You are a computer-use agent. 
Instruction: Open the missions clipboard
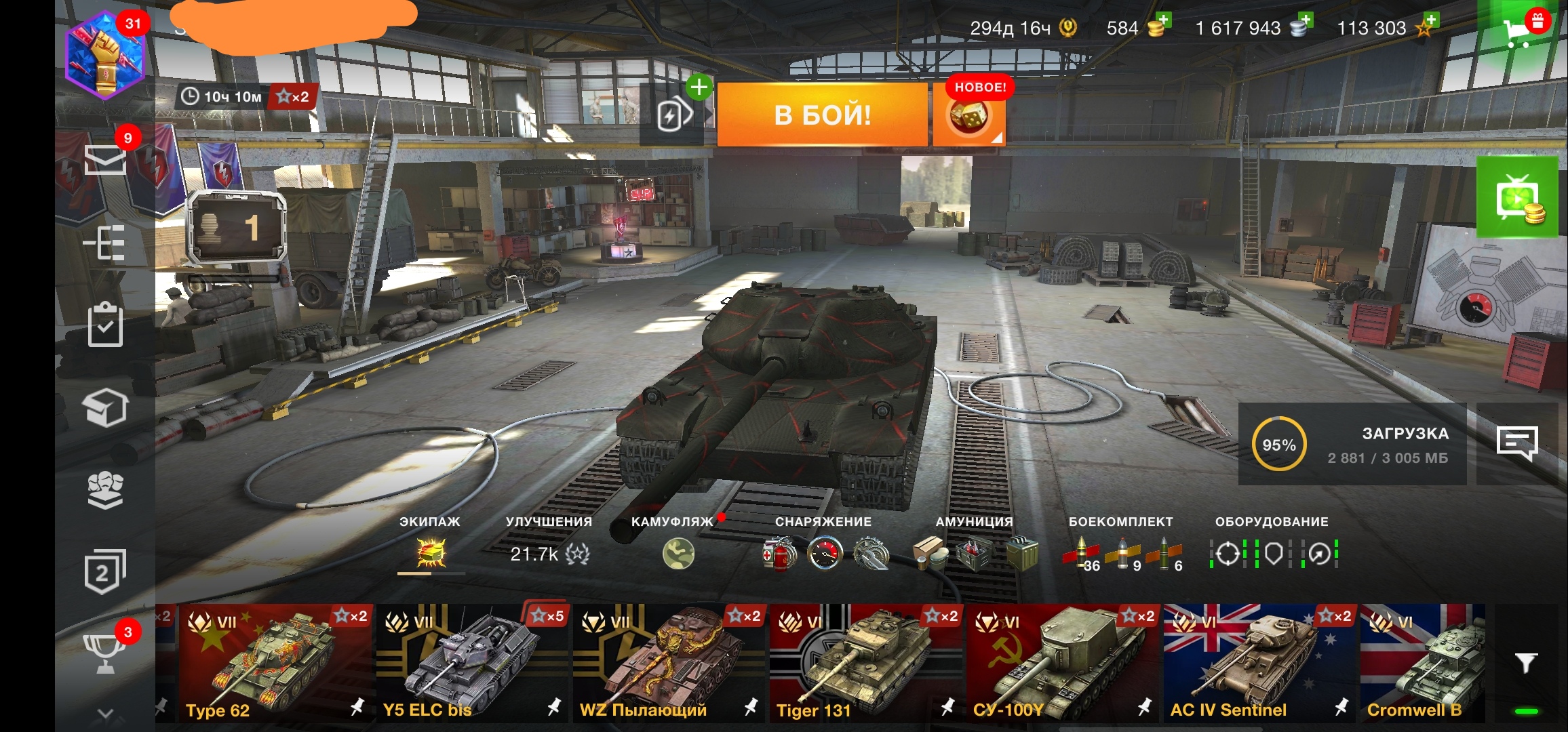105,325
